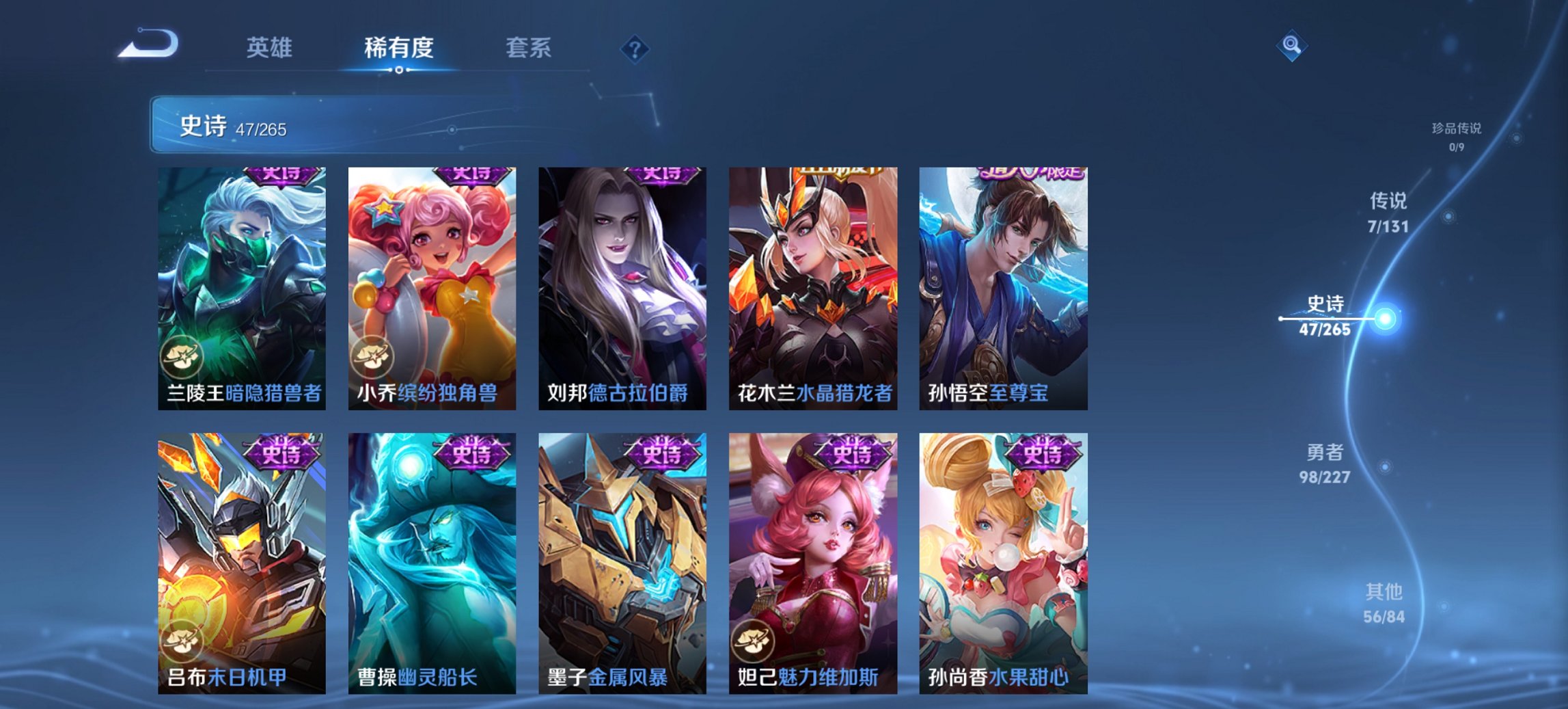Click the question mark help icon
The width and height of the screenshot is (1568, 709).
[634, 48]
